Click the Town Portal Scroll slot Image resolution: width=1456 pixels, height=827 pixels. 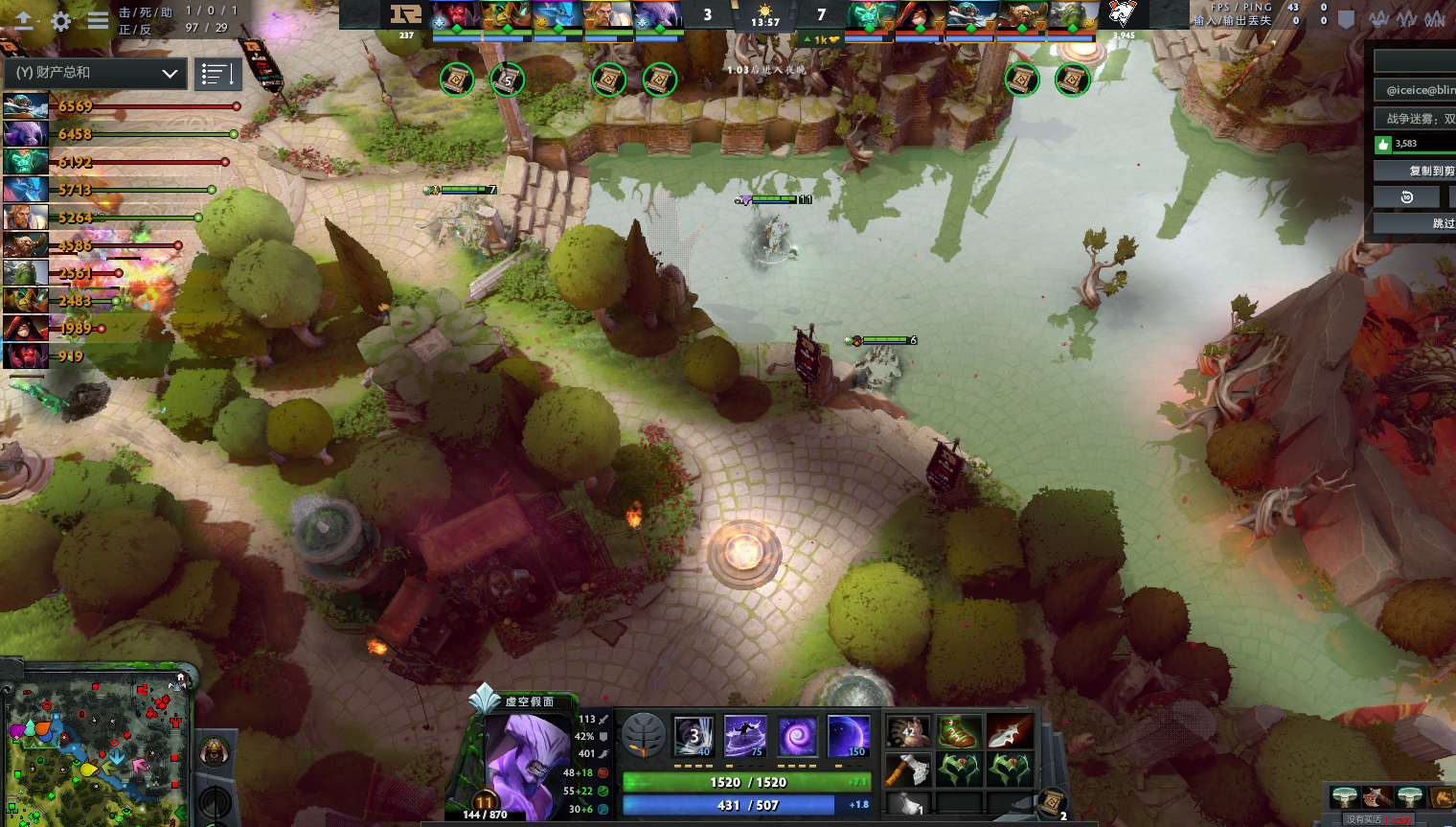1052,801
